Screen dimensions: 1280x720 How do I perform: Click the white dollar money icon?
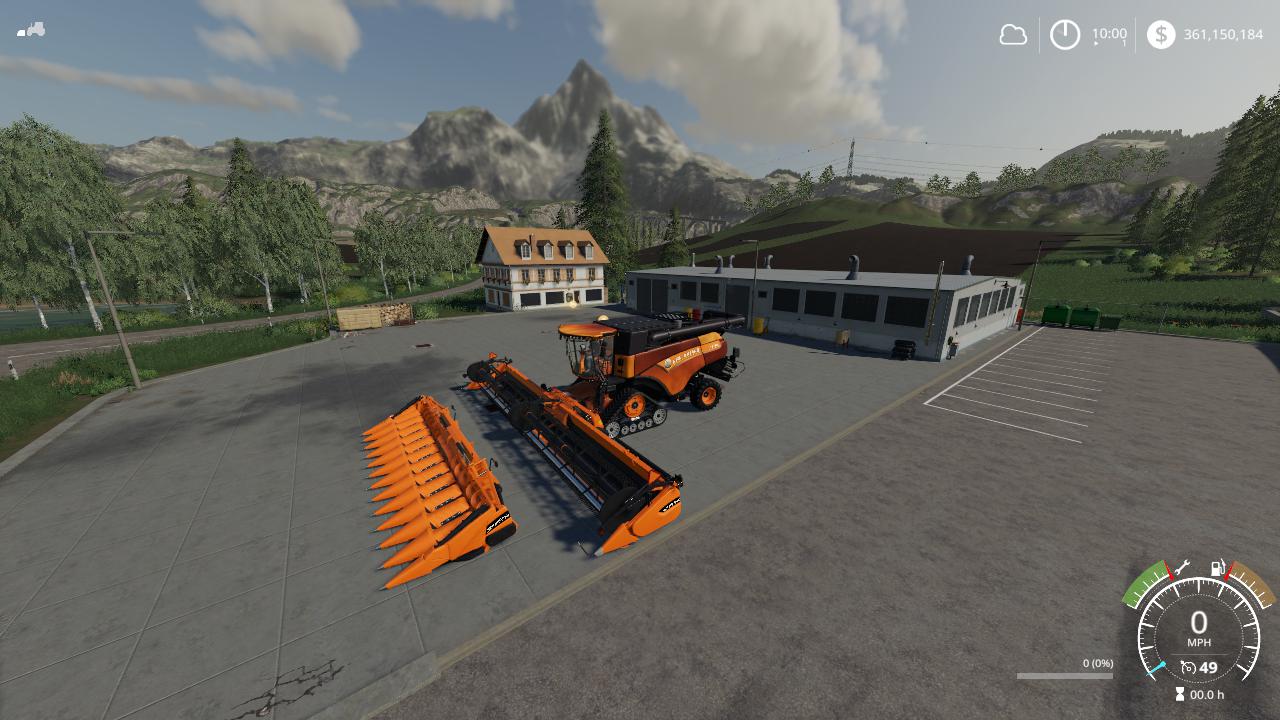(x=1161, y=35)
